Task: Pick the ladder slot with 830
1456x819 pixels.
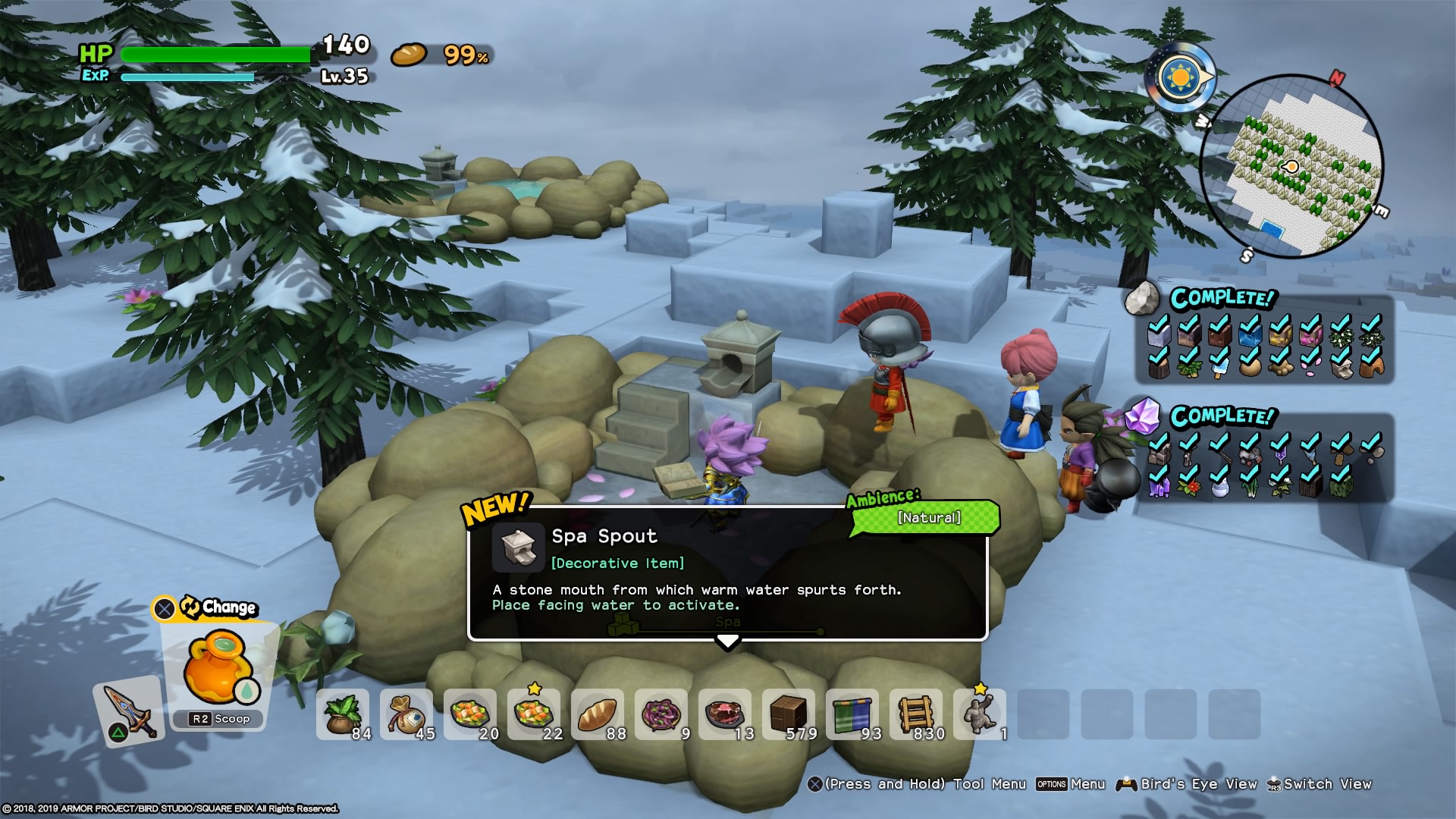Action: click(x=916, y=714)
